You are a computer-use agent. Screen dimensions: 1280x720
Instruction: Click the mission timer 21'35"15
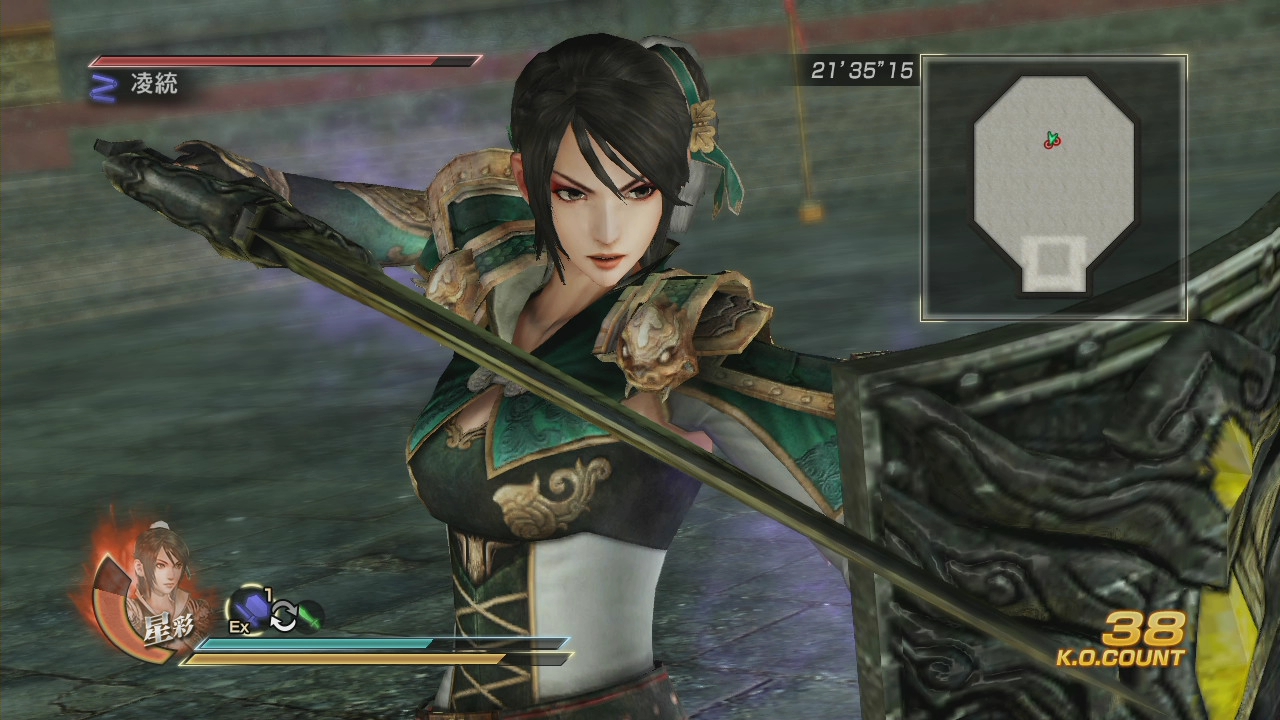(x=862, y=70)
